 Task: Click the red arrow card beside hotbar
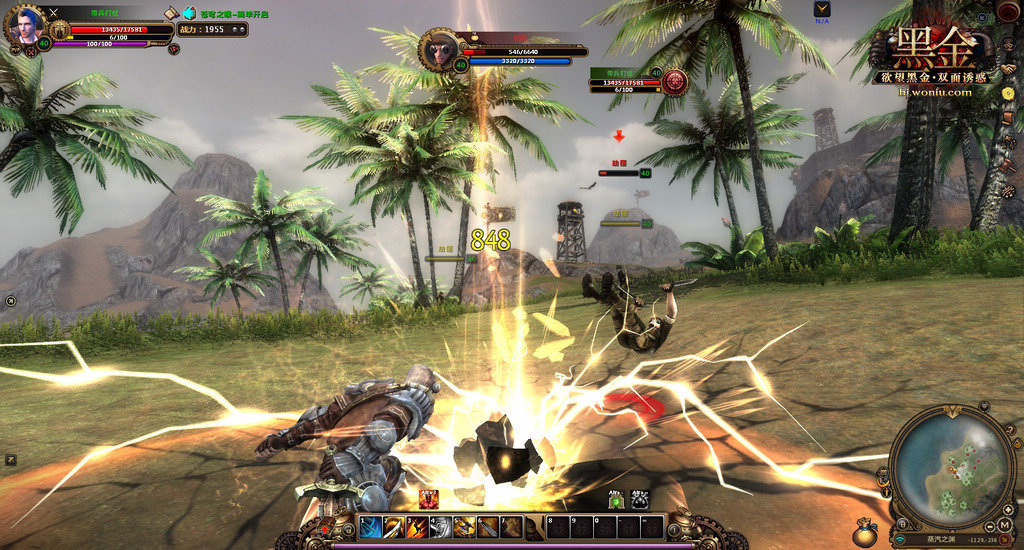[324, 528]
